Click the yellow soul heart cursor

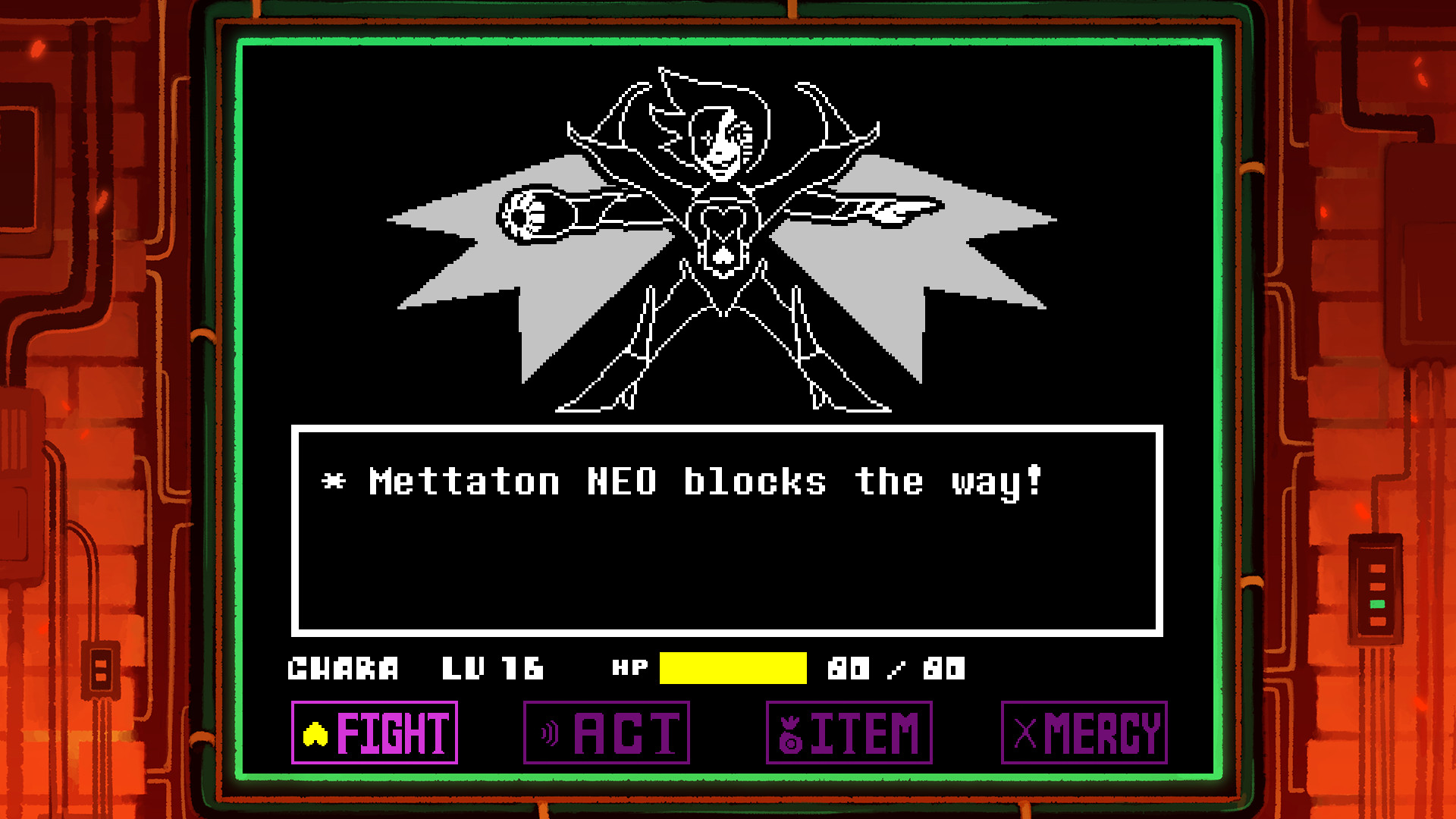click(315, 732)
